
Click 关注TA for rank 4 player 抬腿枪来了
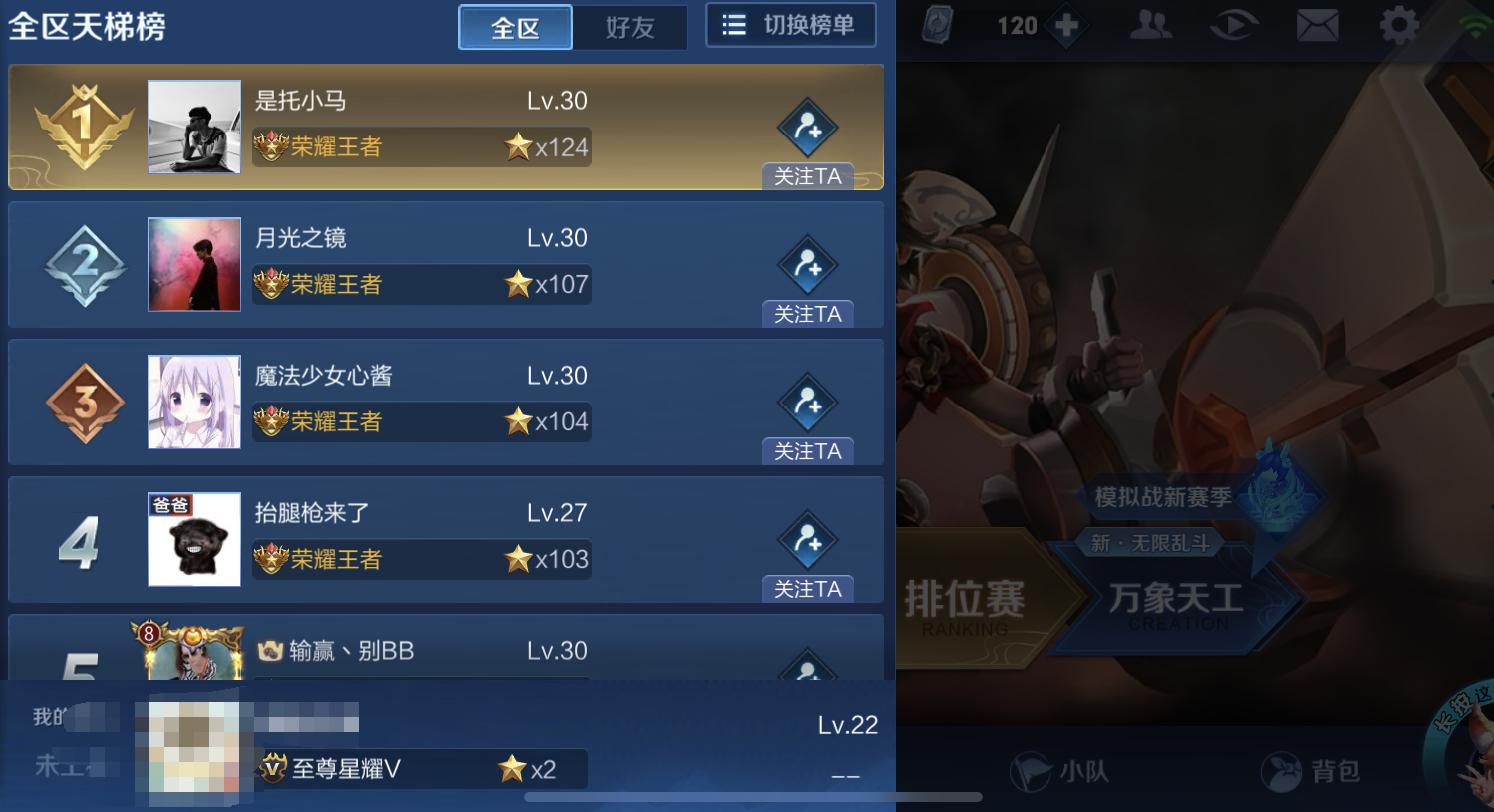coord(808,589)
